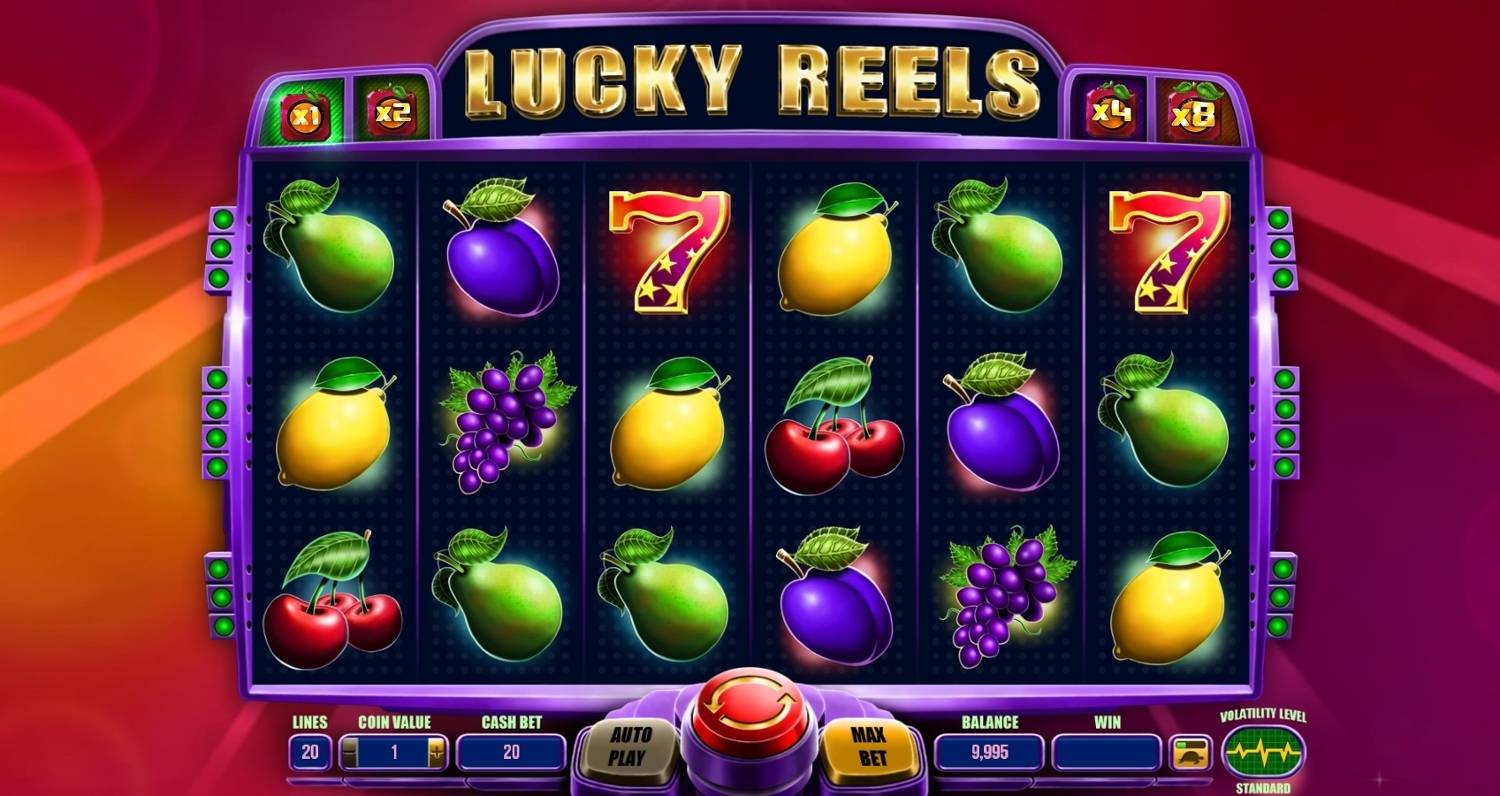1500x796 pixels.
Task: Select the x2 multiplier apple badge
Action: click(390, 114)
